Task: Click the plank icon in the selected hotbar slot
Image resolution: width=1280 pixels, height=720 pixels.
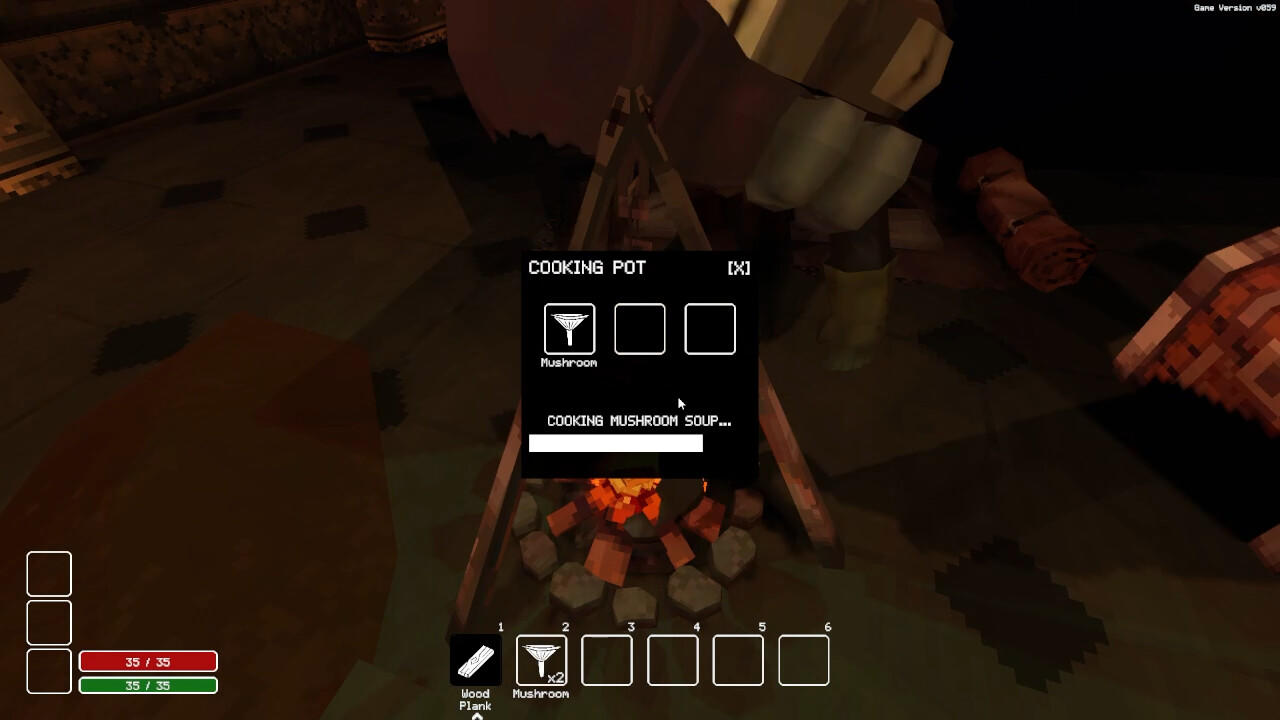Action: 475,657
